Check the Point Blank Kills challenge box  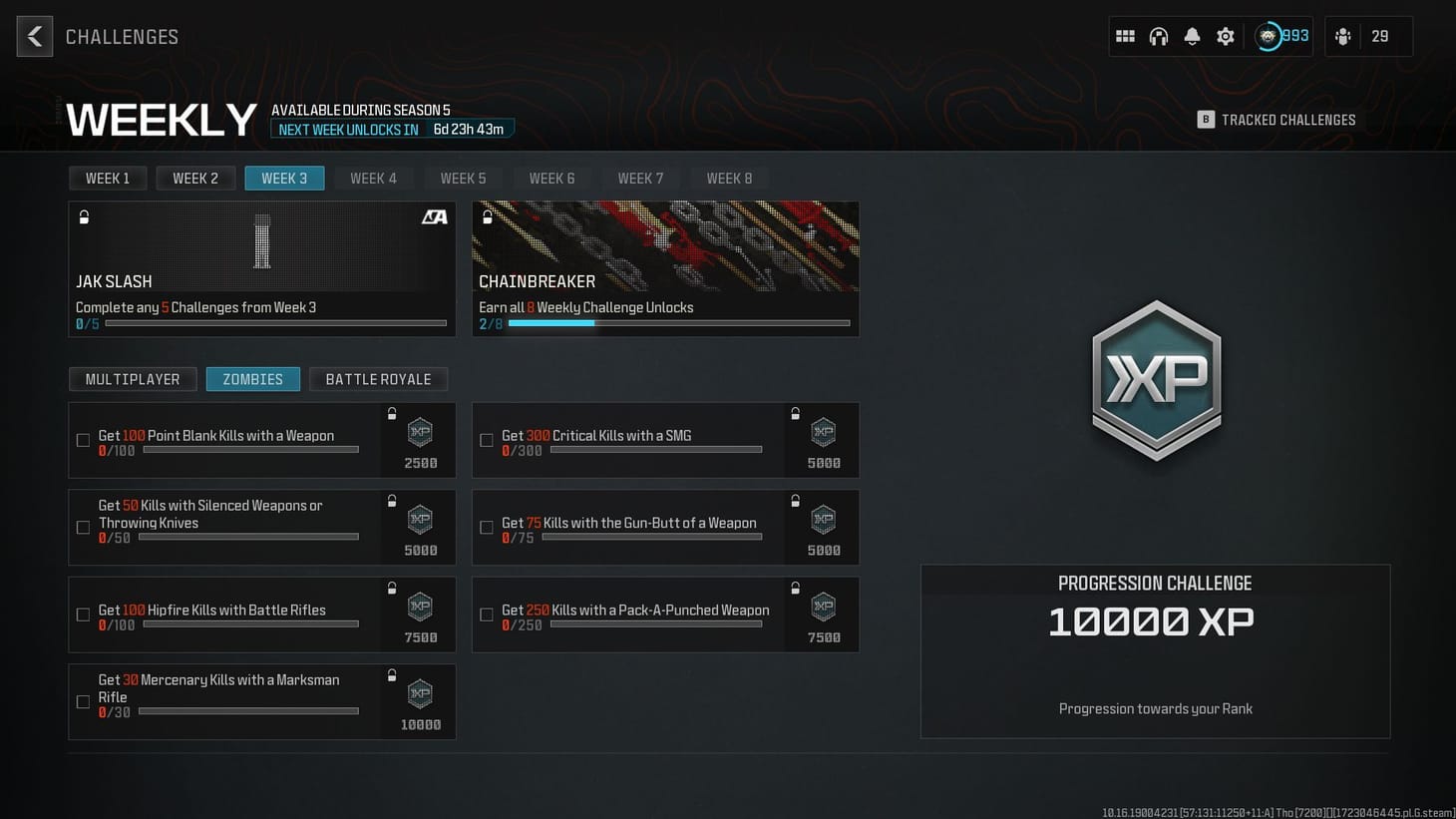point(83,440)
